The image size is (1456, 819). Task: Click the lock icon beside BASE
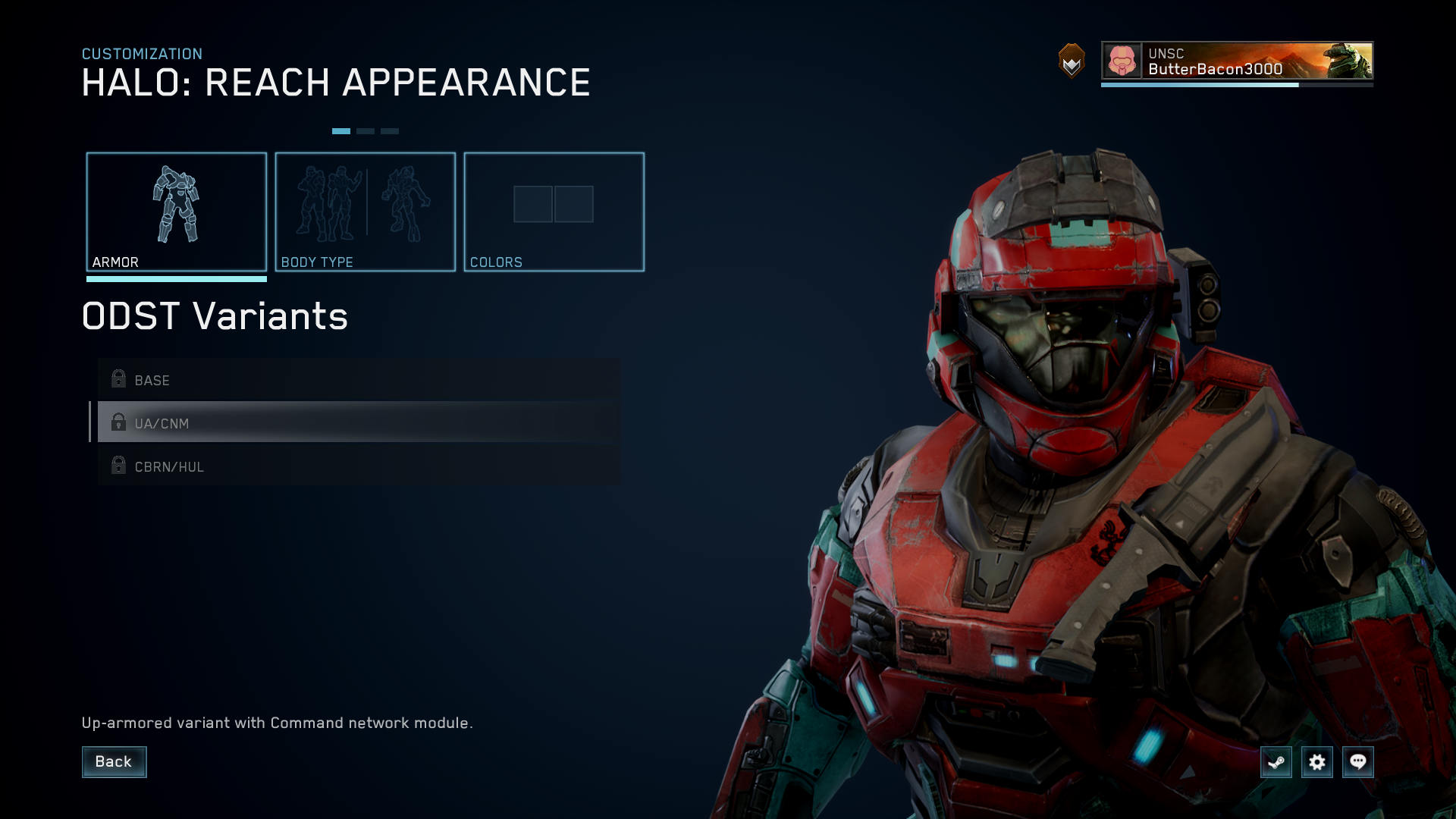point(118,378)
